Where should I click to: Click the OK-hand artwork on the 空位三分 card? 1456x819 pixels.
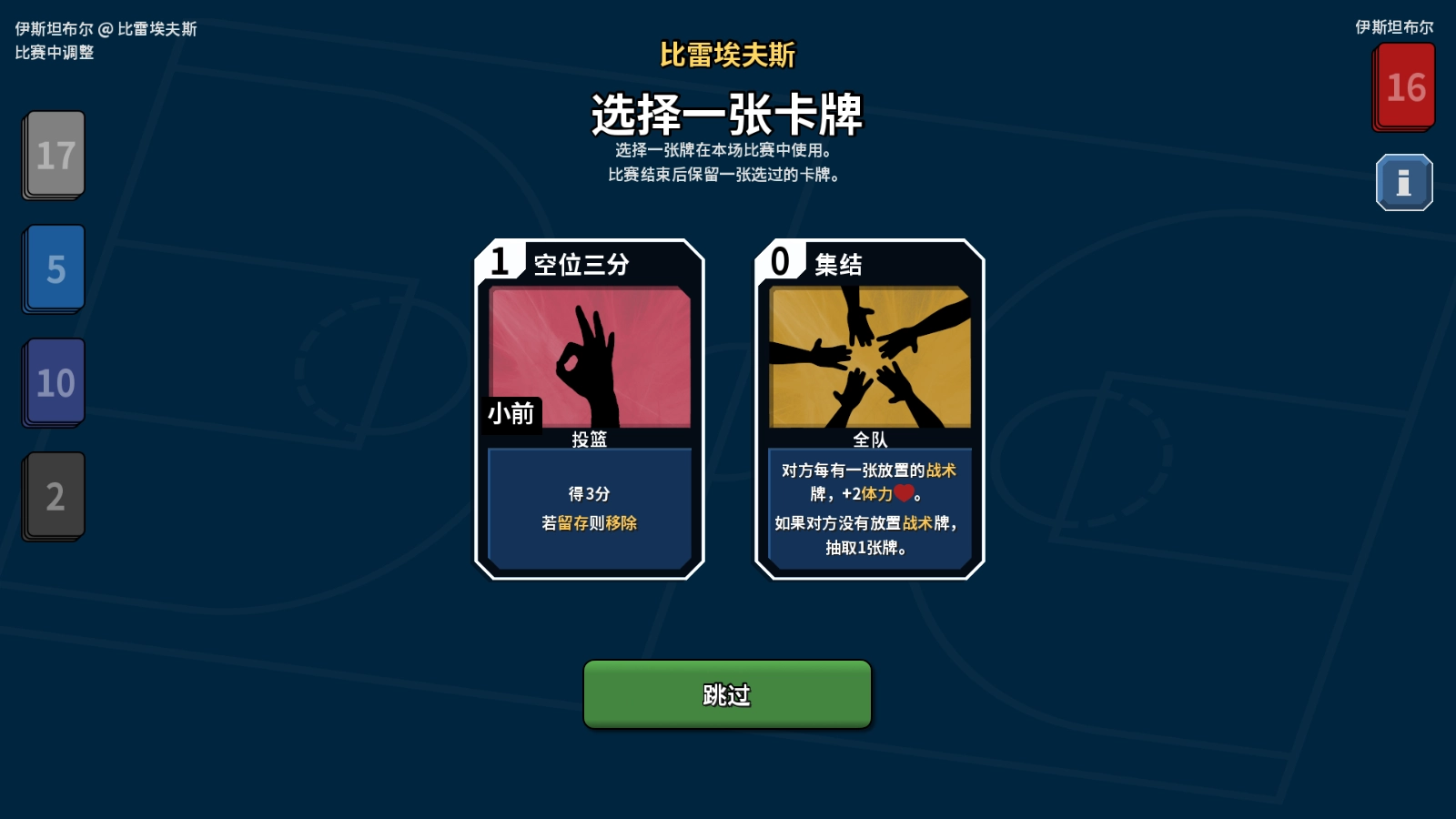click(590, 355)
